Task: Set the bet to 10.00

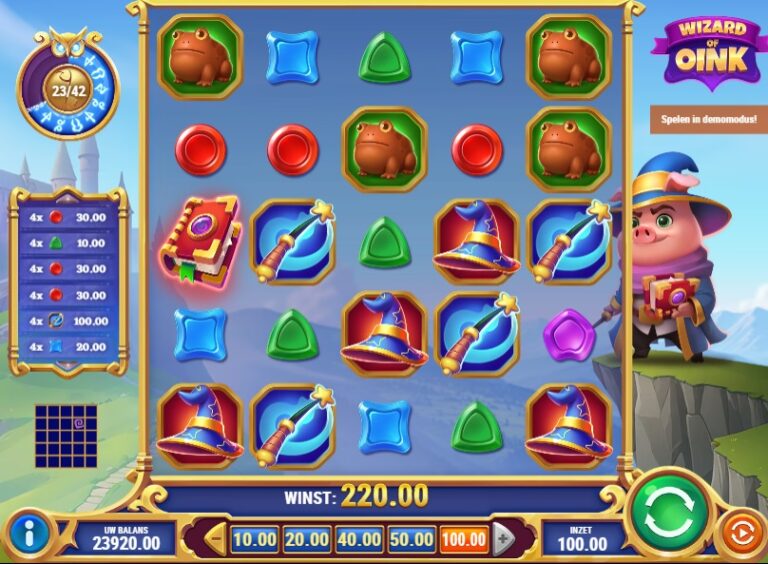Action: [x=254, y=540]
